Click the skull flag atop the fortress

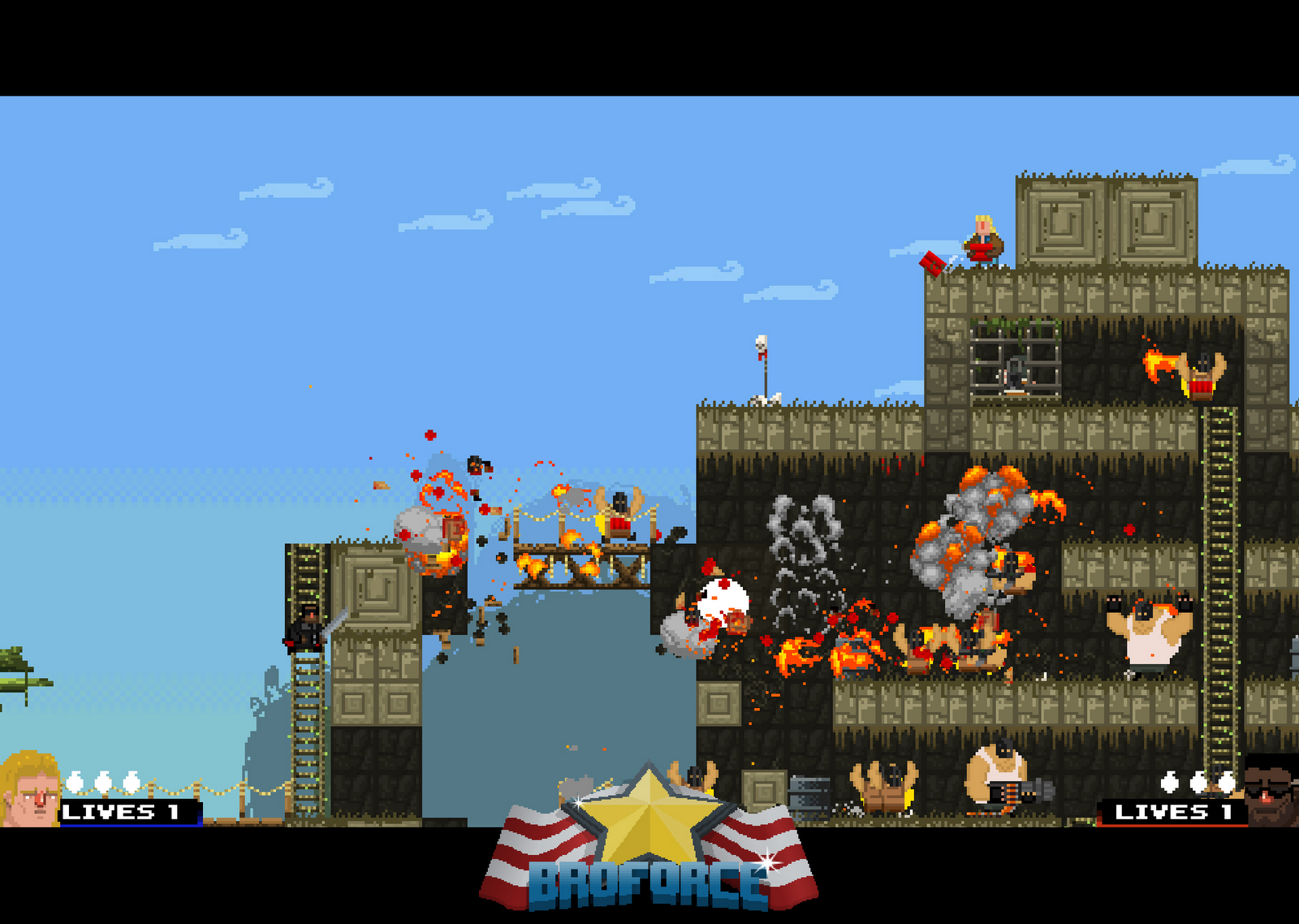[762, 349]
